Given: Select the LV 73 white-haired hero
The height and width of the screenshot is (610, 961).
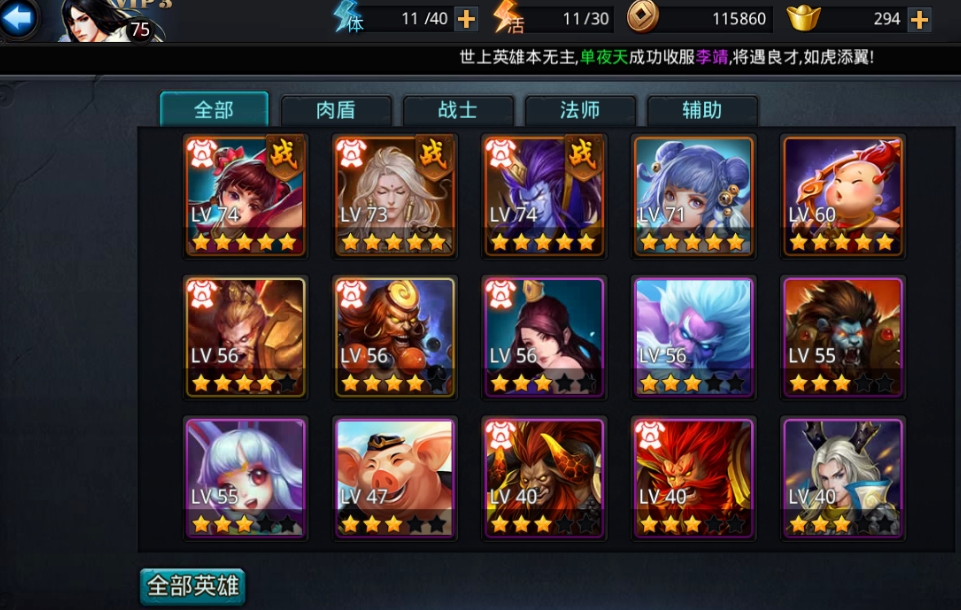Looking at the screenshot, I should coord(395,195).
